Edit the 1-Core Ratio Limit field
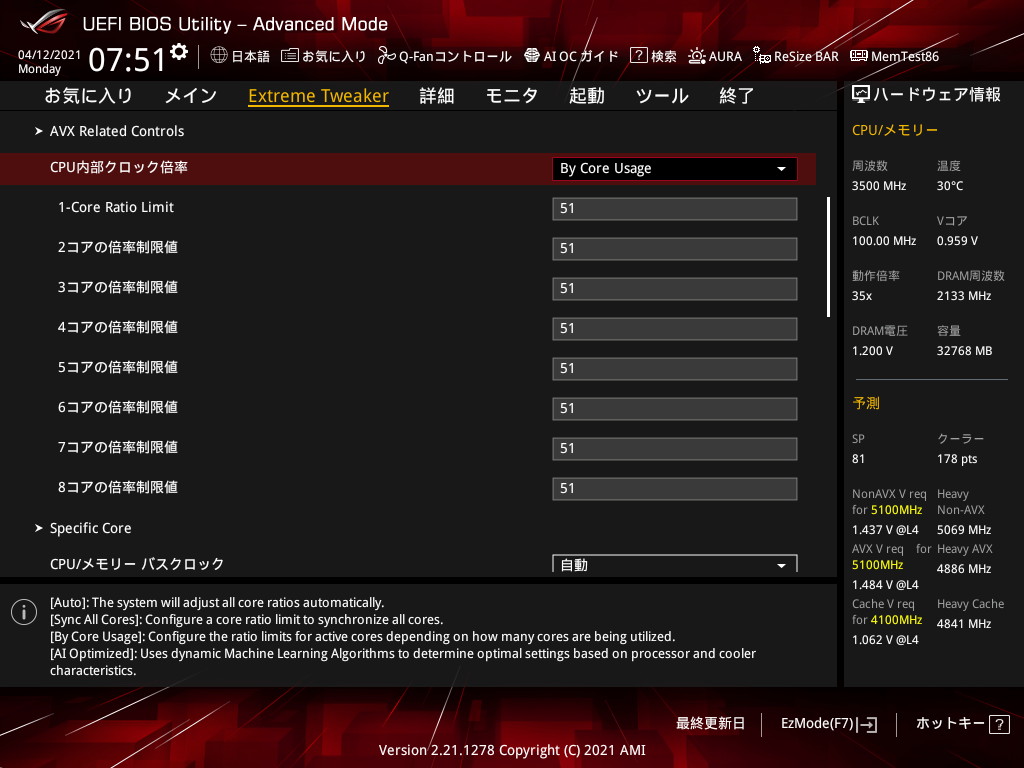 [x=674, y=208]
